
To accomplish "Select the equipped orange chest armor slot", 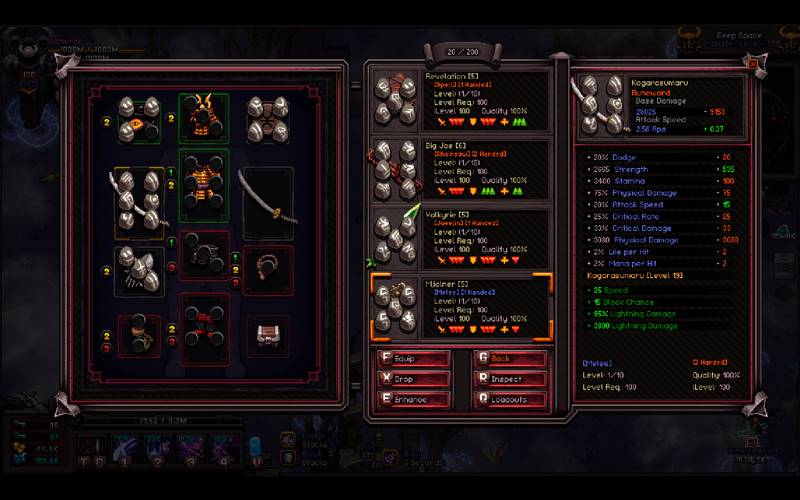I will pos(204,187).
